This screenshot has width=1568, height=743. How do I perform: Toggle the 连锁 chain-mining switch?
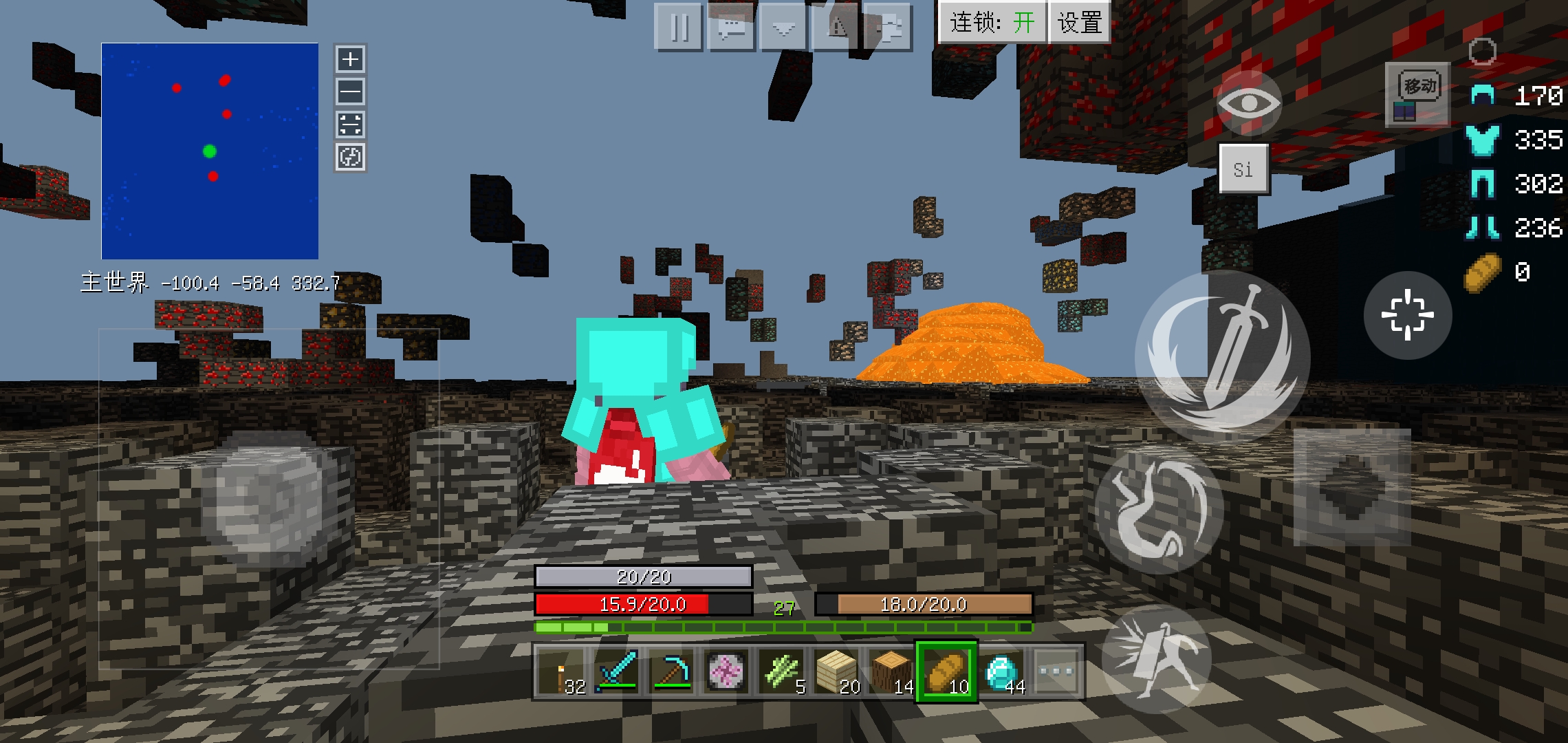pos(992,23)
